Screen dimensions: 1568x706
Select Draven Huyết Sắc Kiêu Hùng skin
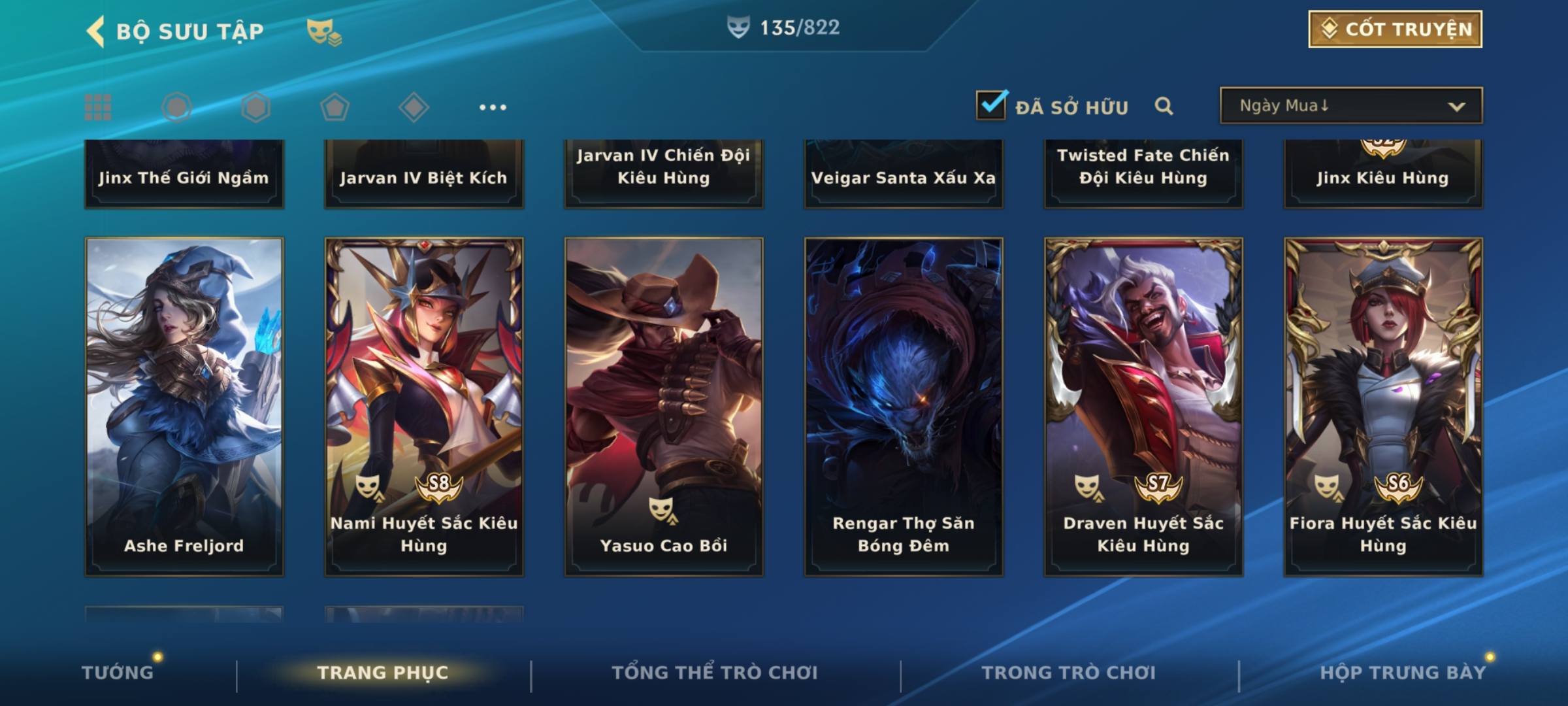1143,405
